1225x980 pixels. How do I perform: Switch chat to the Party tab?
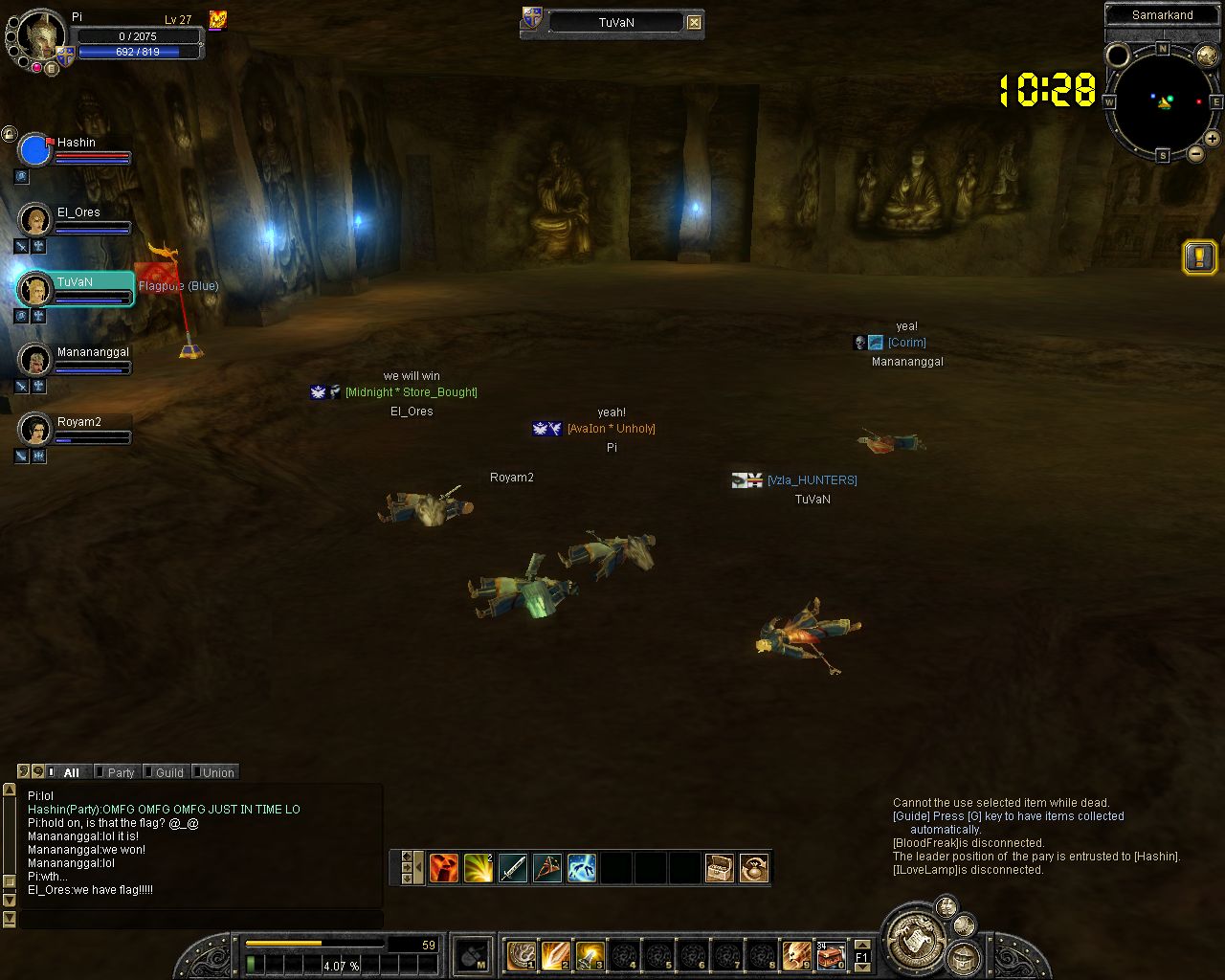(x=120, y=772)
